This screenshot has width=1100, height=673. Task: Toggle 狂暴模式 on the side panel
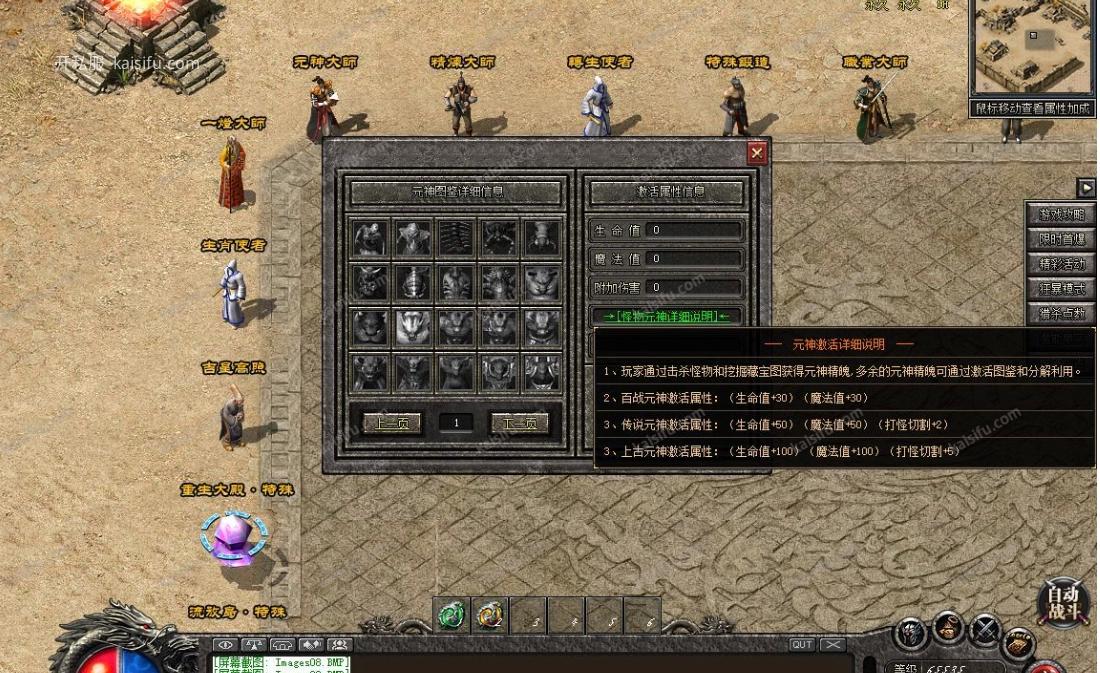coord(1060,289)
